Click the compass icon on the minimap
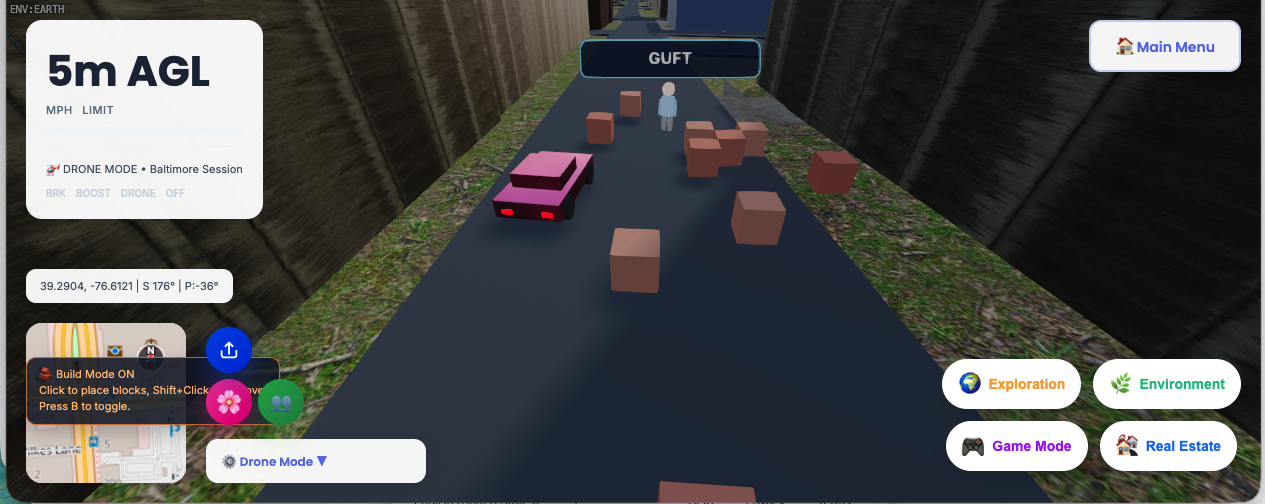 (x=150, y=351)
